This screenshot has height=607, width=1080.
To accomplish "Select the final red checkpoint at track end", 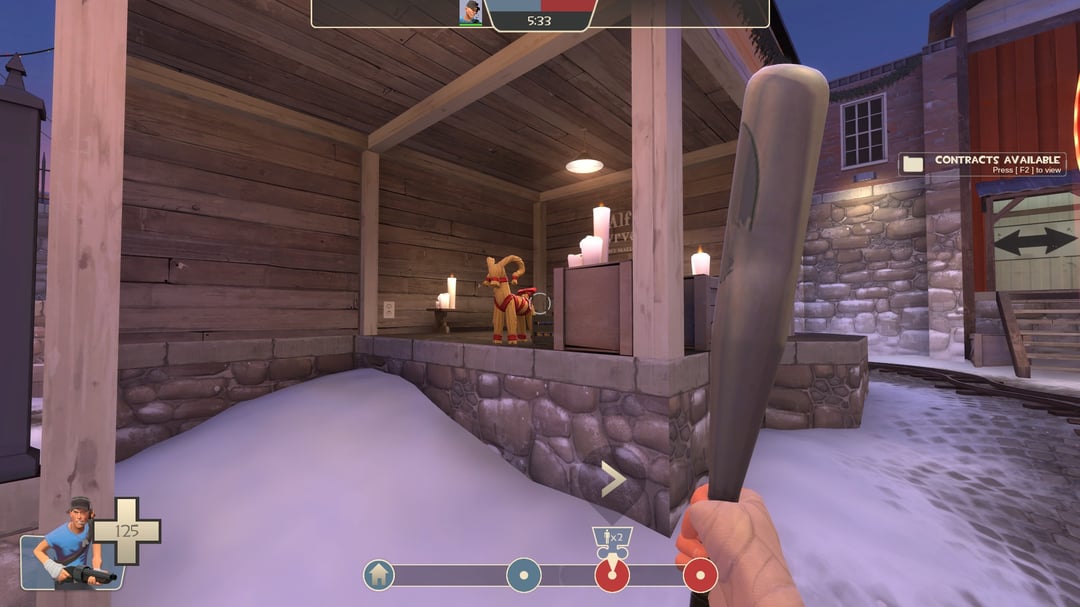I will (x=700, y=575).
